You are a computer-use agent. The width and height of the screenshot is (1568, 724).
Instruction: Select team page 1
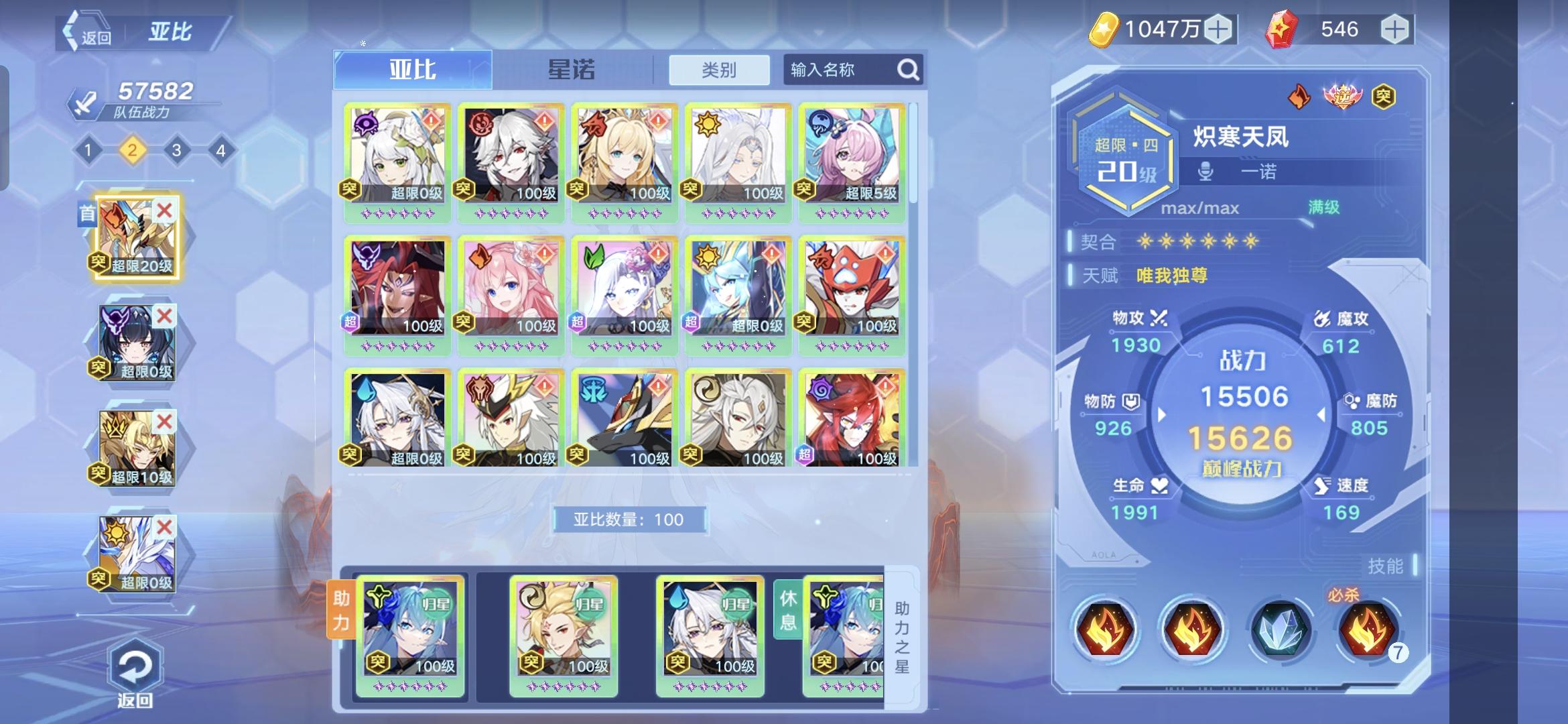(87, 150)
